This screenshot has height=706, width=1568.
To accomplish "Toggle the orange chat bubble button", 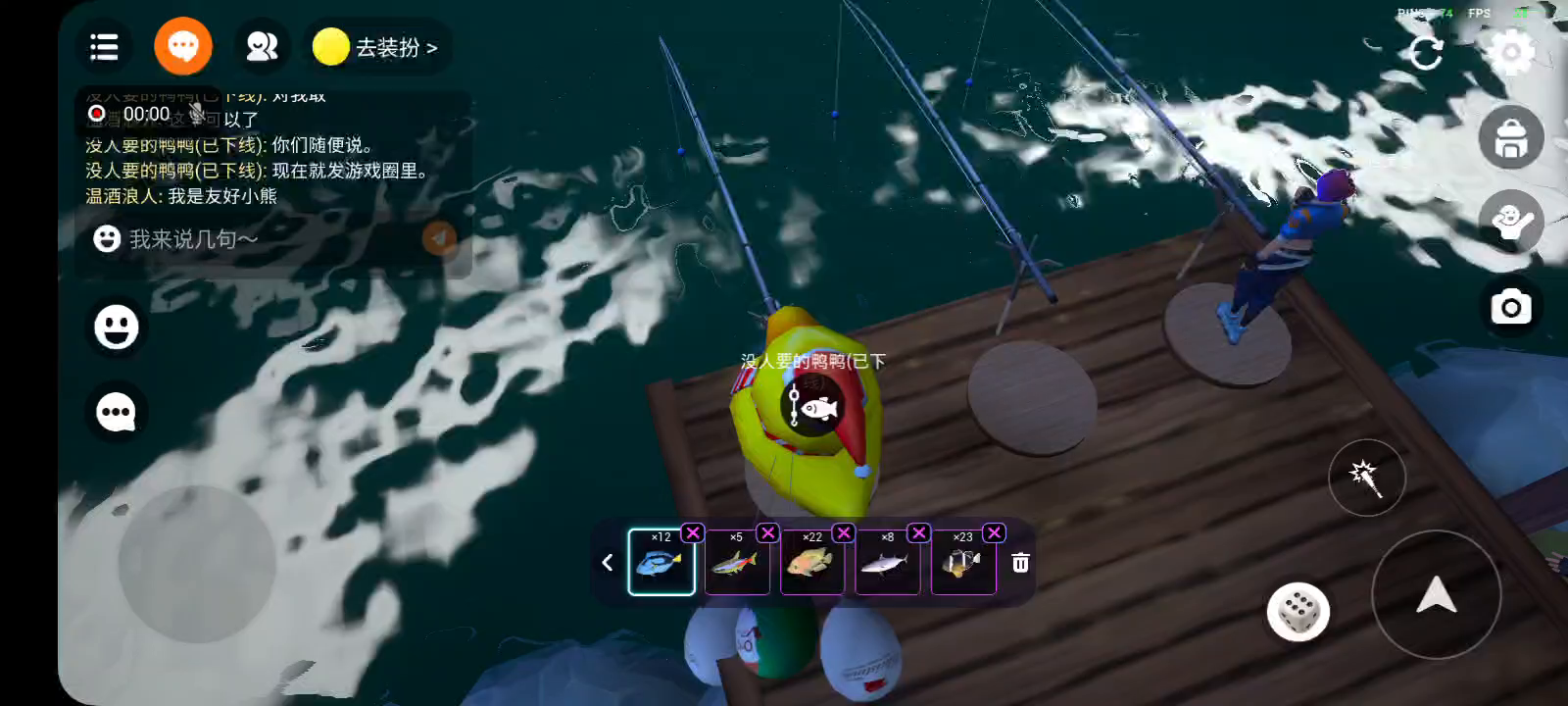I will click(x=183, y=46).
